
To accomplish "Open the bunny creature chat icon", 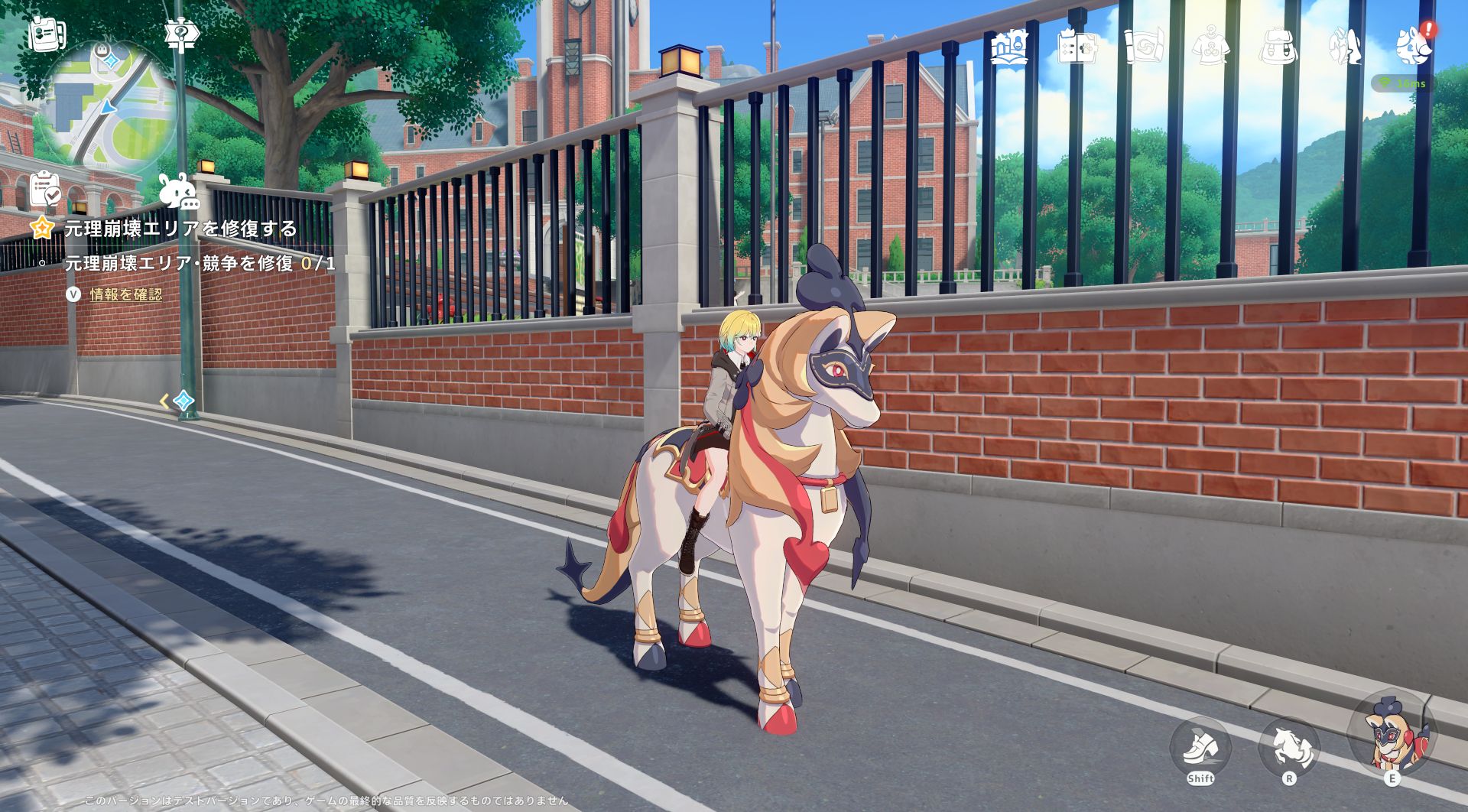I will (178, 191).
